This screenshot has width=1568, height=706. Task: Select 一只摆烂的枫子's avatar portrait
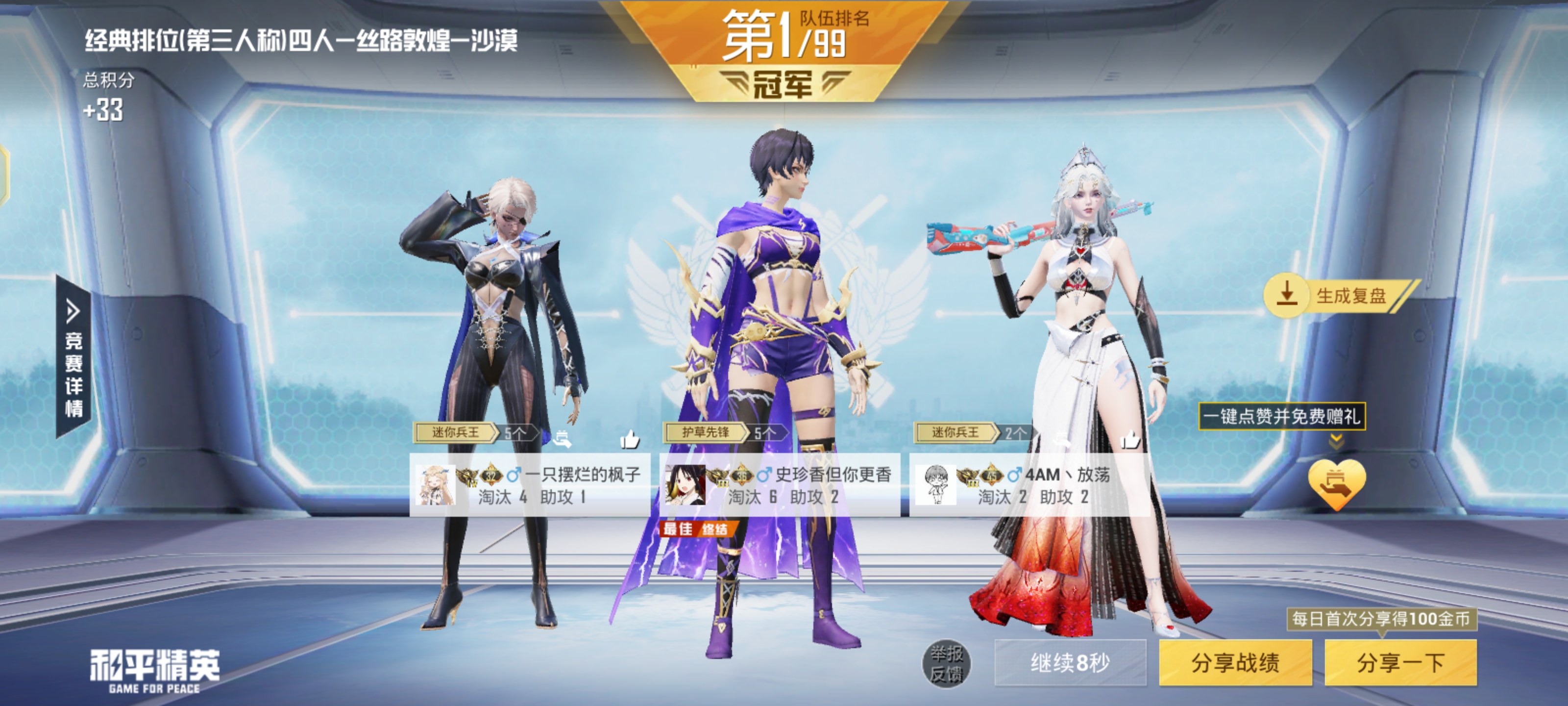click(435, 485)
